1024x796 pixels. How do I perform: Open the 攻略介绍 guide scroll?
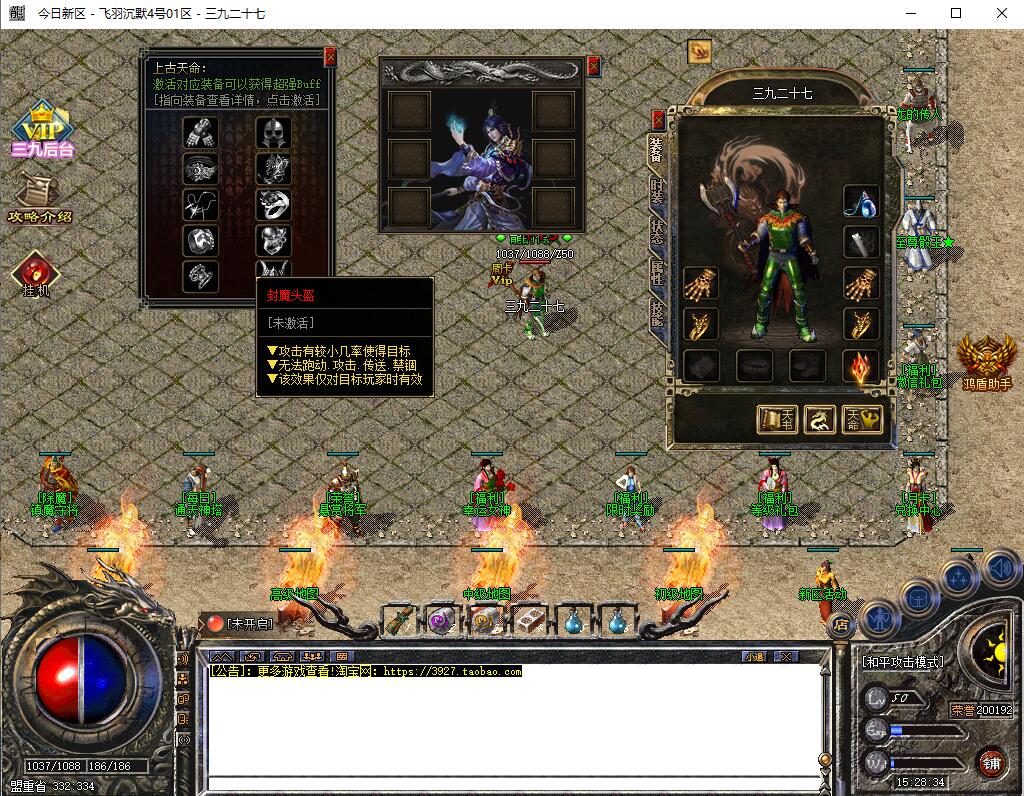point(40,198)
